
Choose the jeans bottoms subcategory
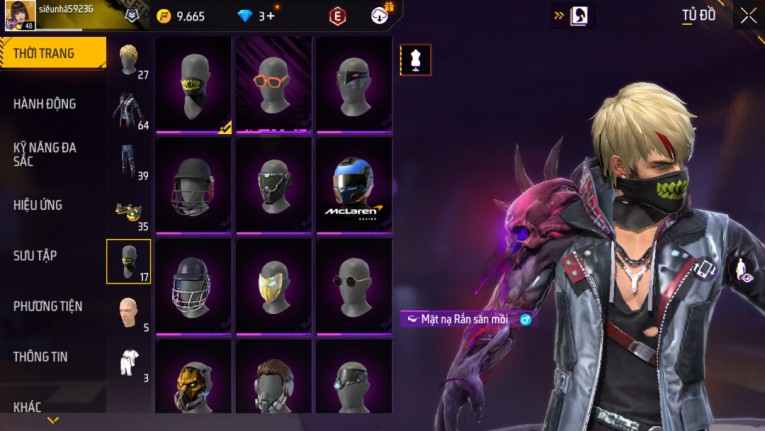(128, 160)
